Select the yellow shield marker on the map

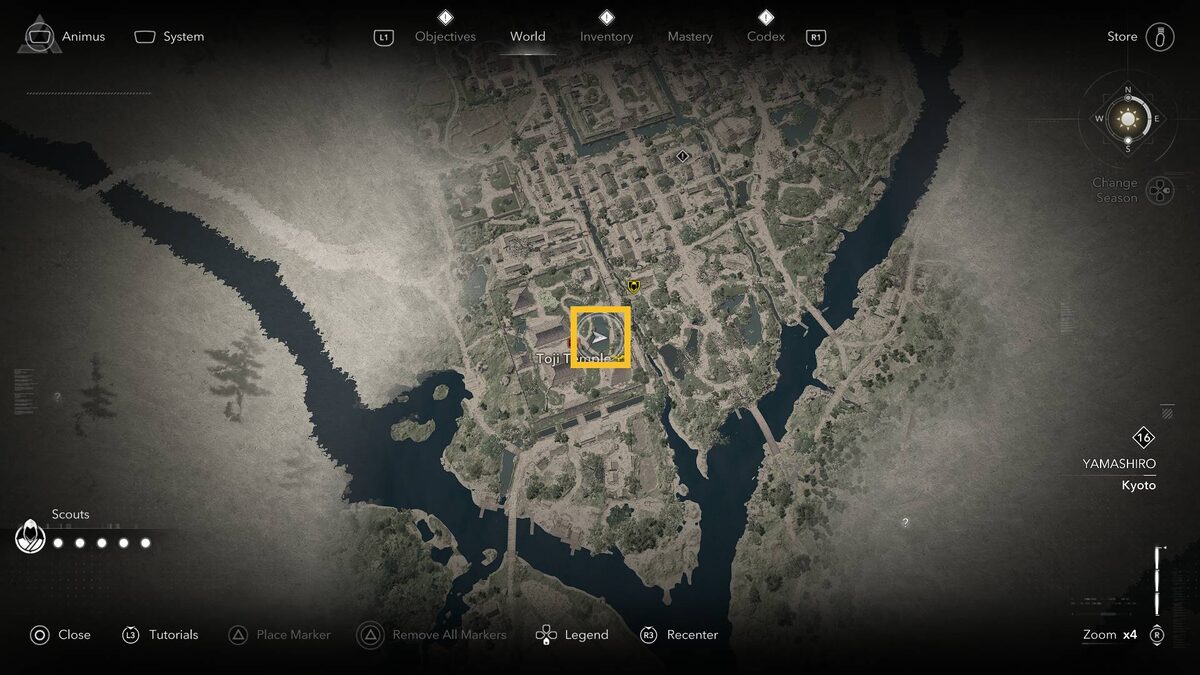click(633, 286)
